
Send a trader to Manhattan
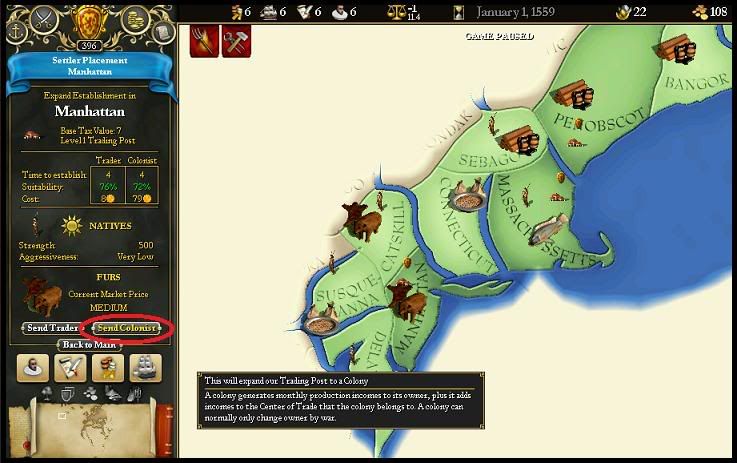click(52, 328)
